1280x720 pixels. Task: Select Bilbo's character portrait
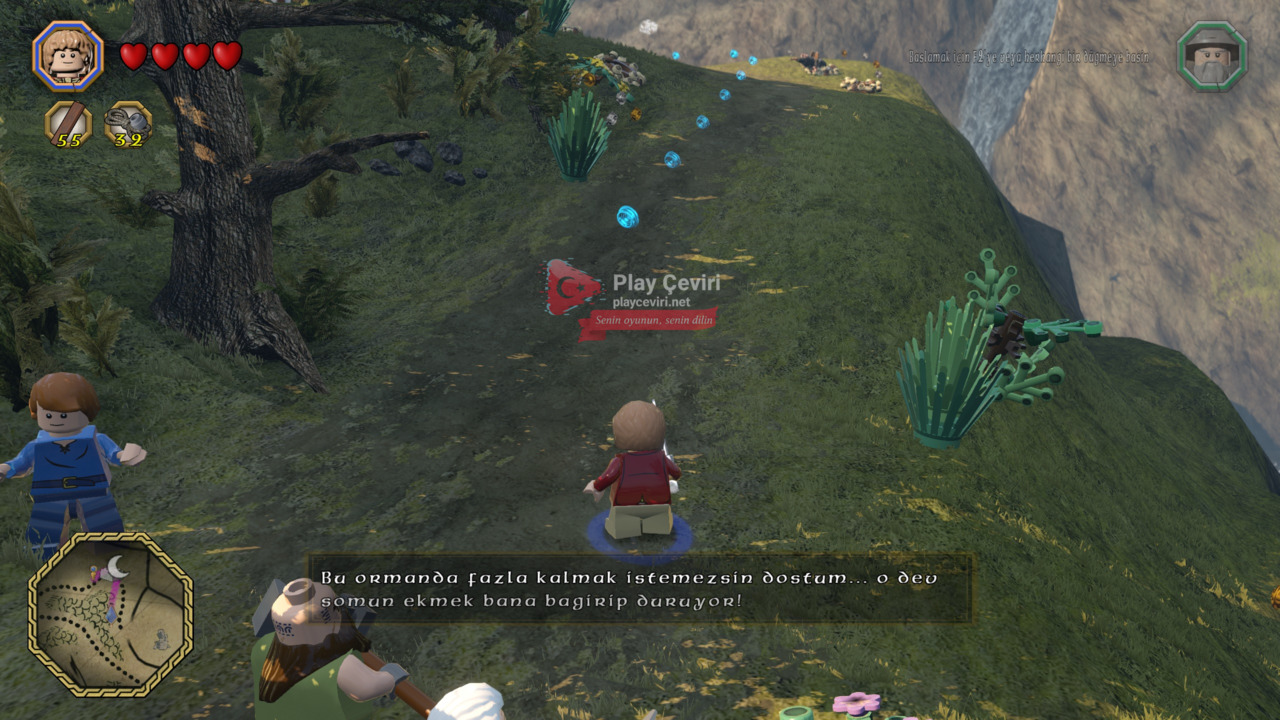pyautogui.click(x=68, y=56)
